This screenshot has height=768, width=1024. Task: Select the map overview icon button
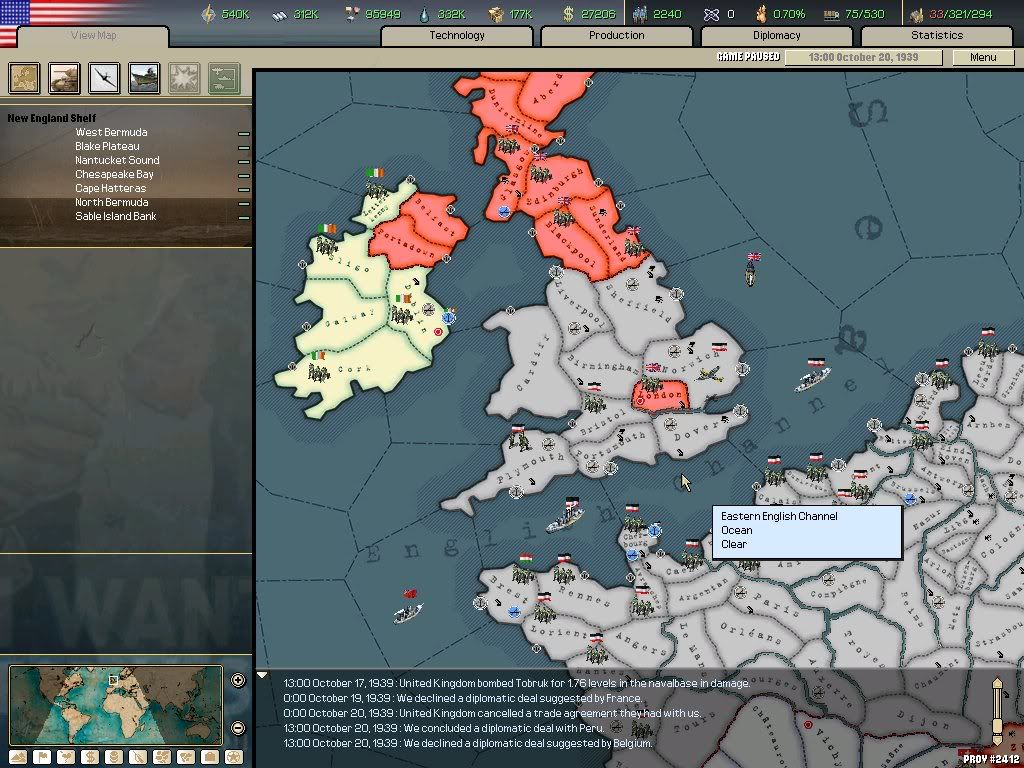tap(24, 77)
